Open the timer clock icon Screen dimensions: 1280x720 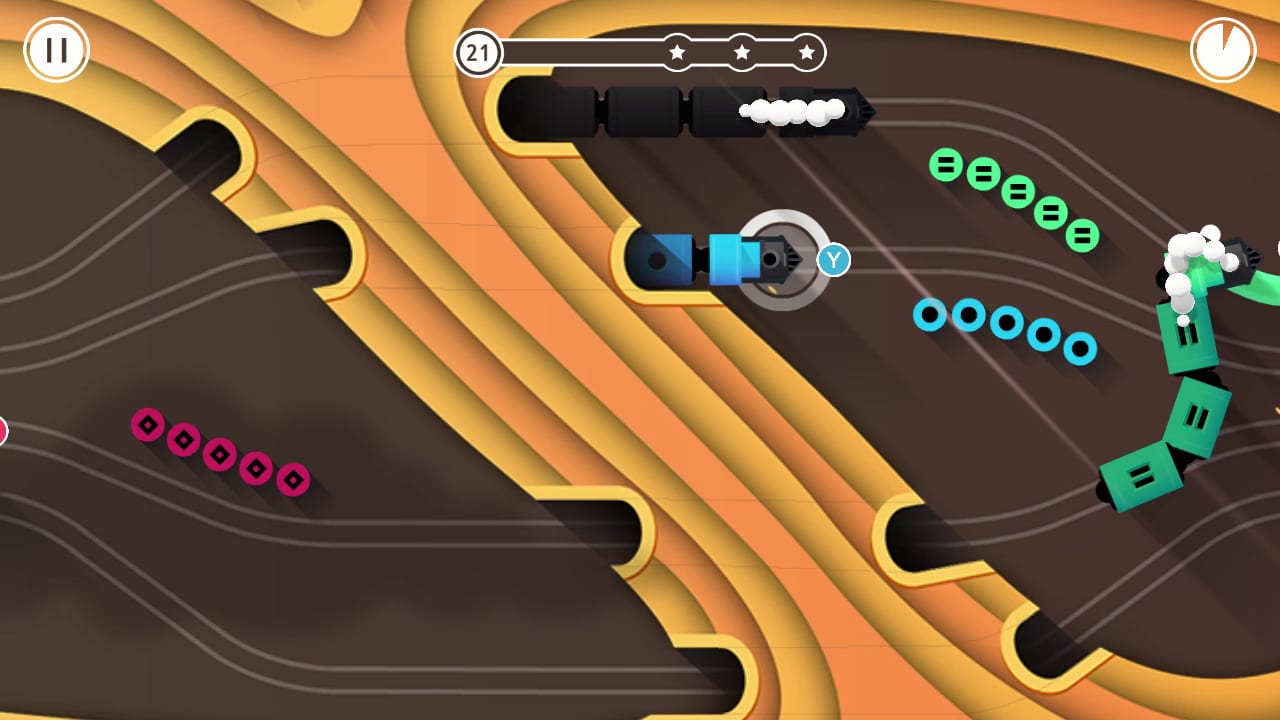click(1222, 50)
